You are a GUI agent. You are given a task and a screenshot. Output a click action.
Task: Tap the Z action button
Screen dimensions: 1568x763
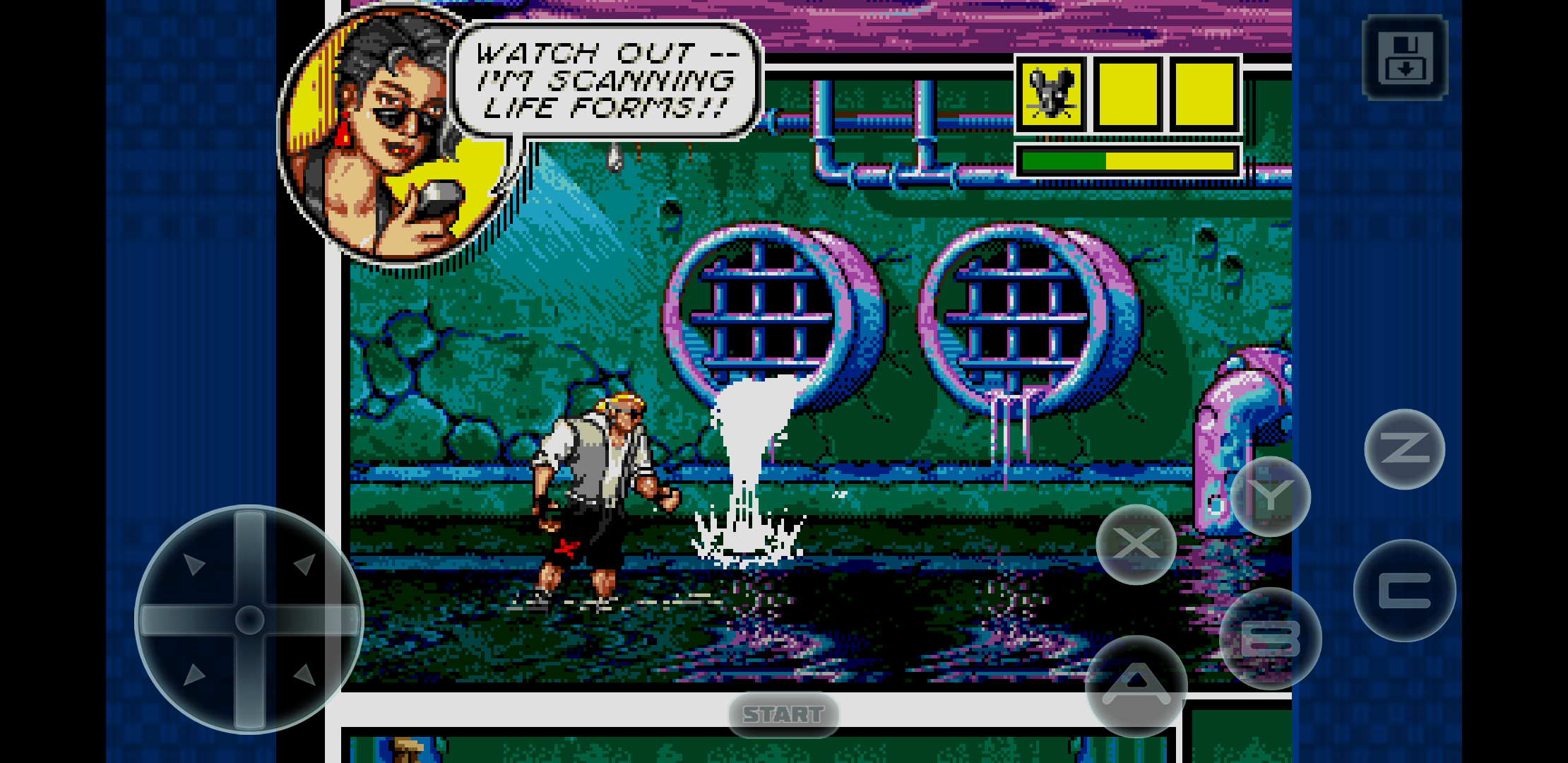click(x=1404, y=449)
